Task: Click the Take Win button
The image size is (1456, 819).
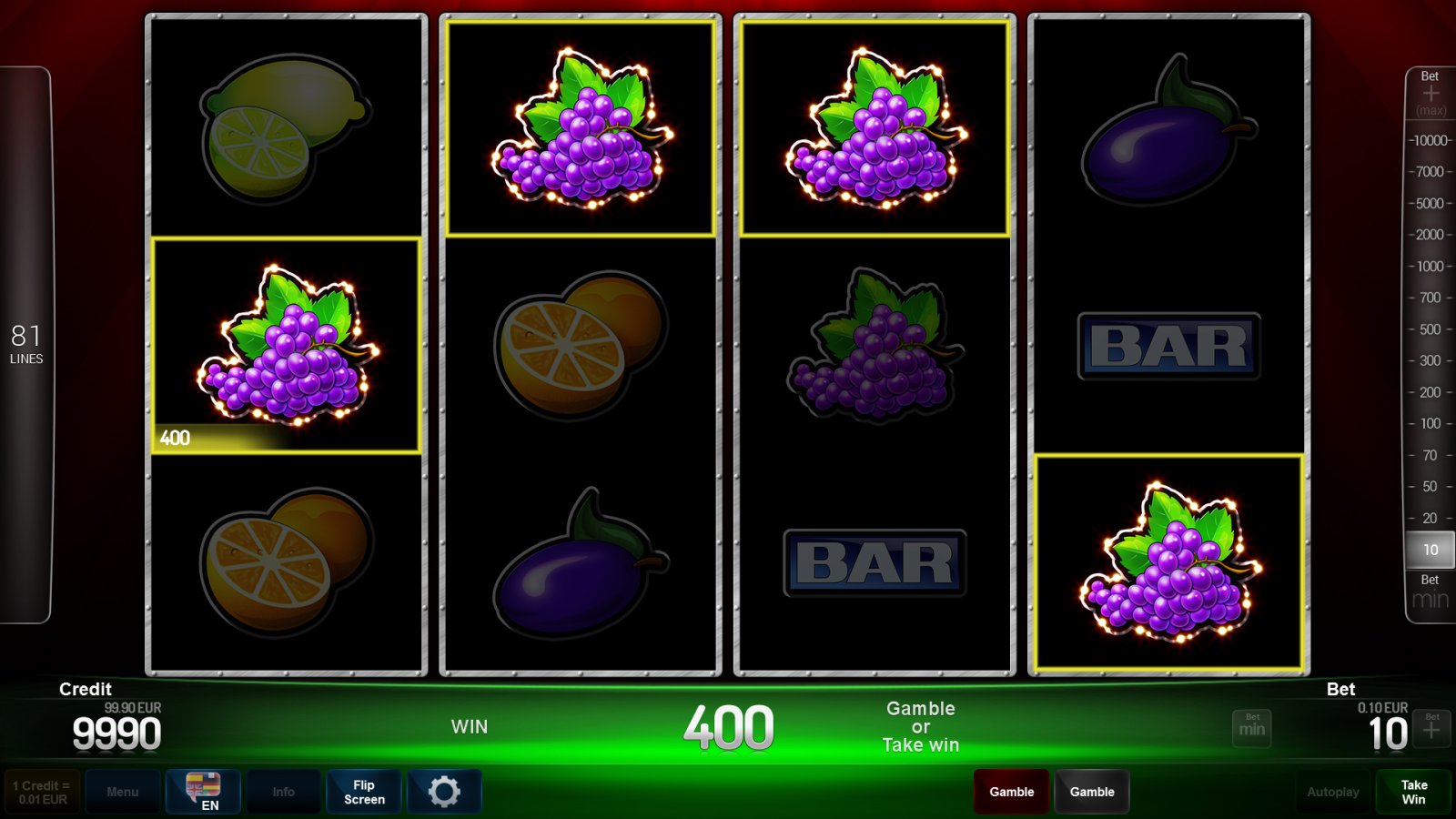Action: (x=1413, y=792)
